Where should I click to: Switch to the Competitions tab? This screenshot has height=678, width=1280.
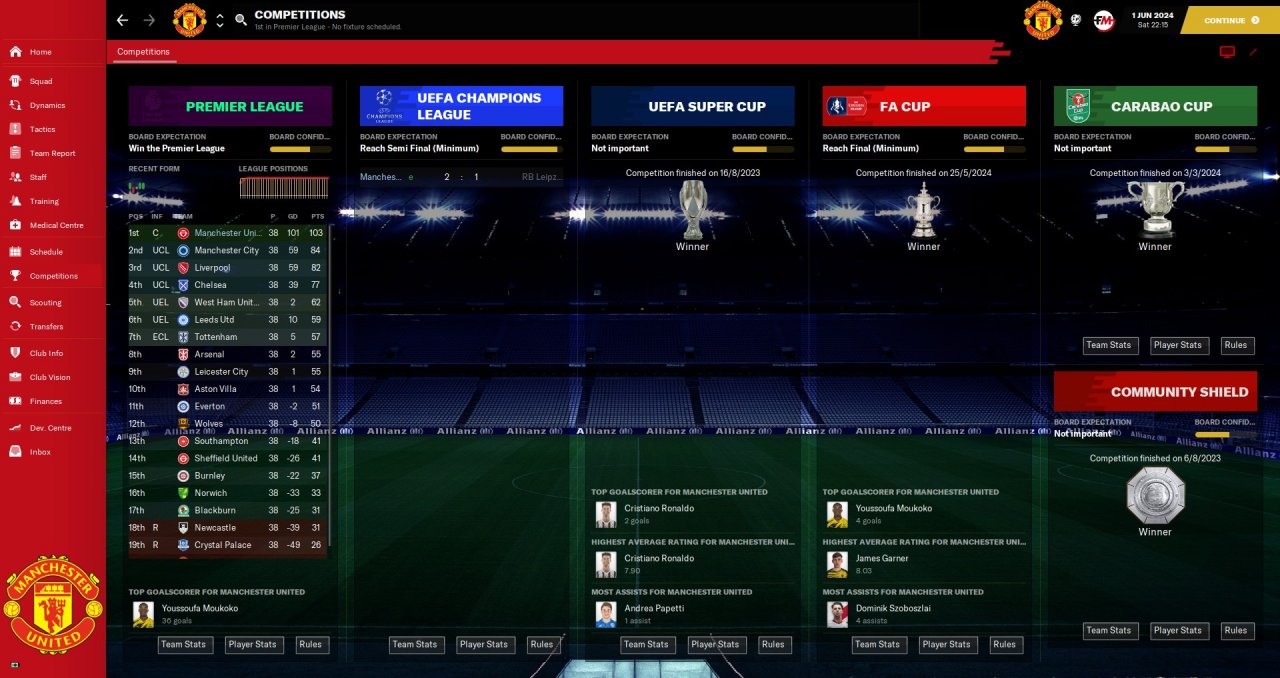coord(143,52)
